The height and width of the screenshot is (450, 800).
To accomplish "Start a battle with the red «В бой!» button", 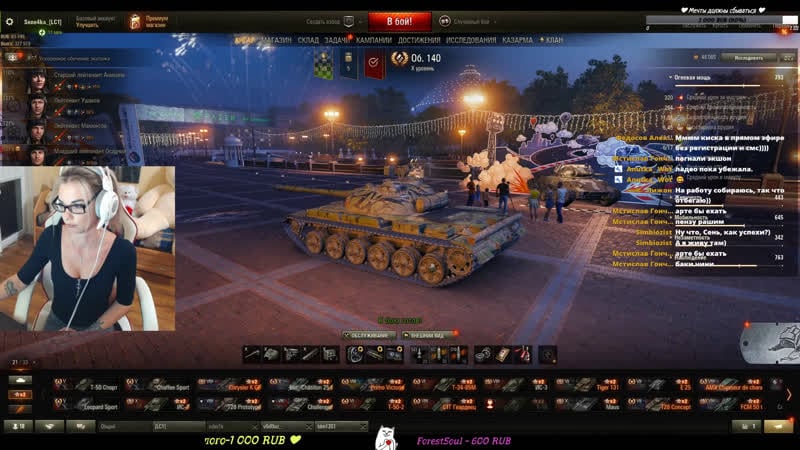I will coord(400,20).
